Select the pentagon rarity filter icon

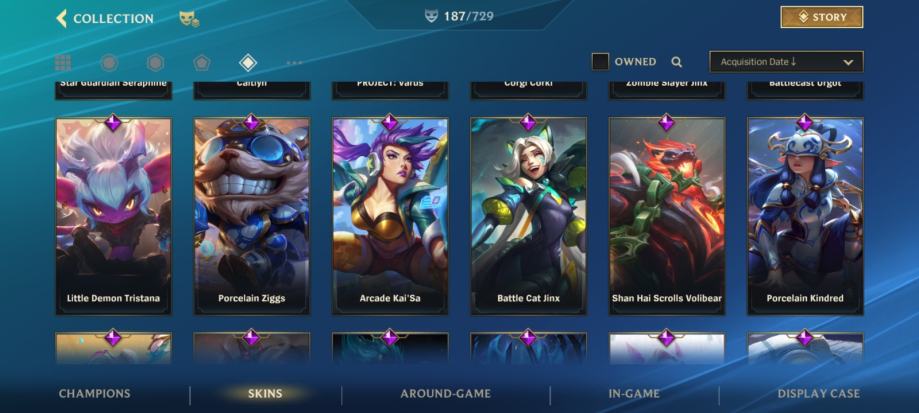202,63
